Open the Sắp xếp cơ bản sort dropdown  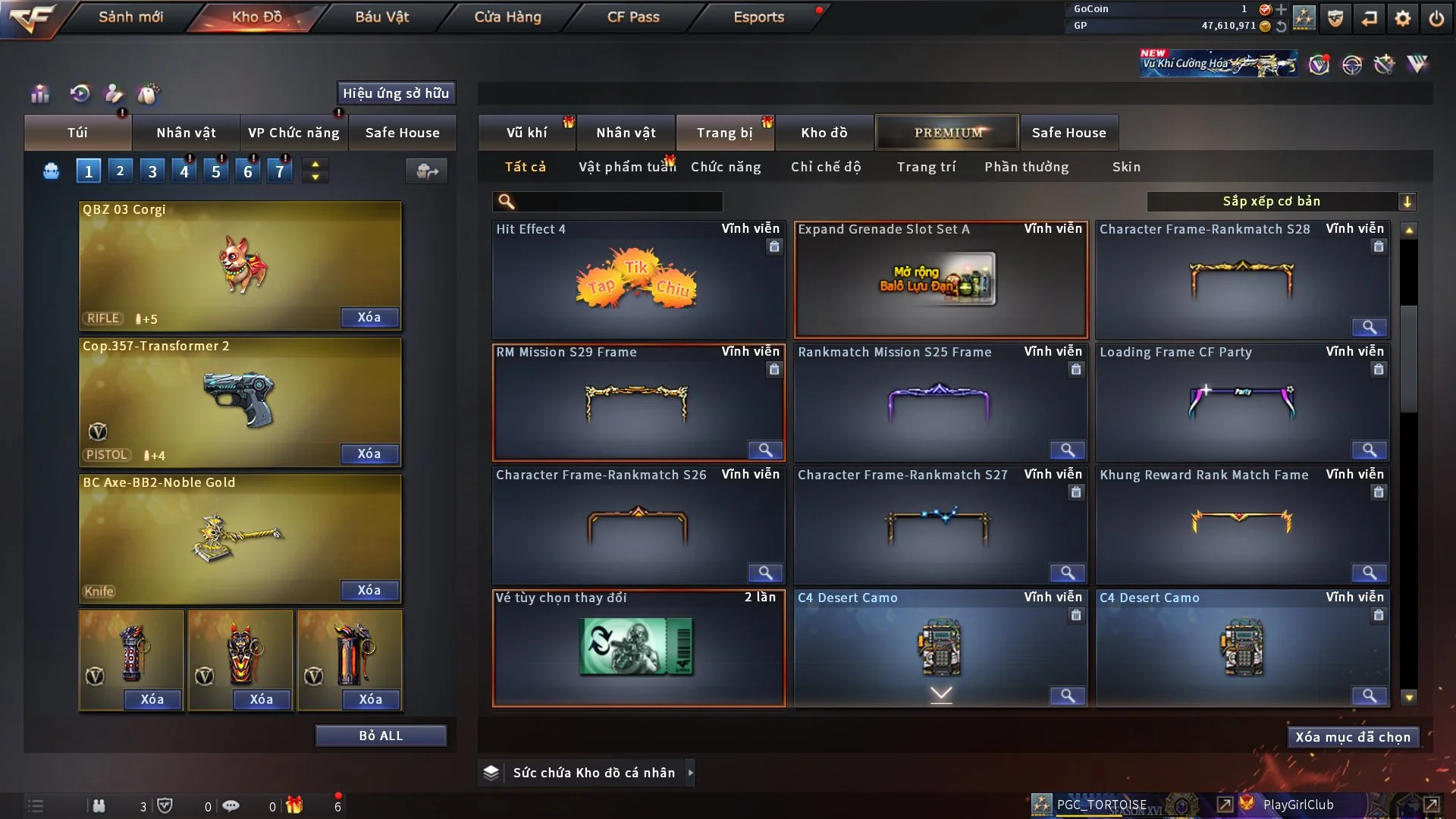(1281, 202)
